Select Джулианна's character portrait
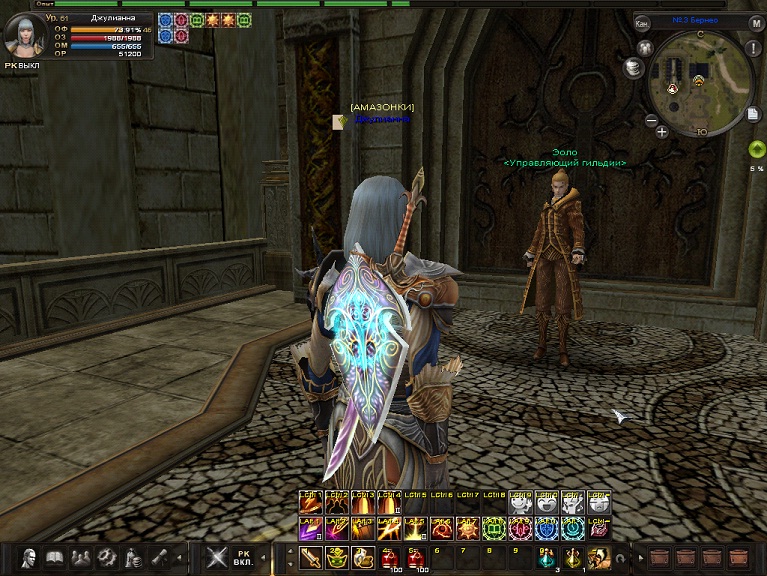Image resolution: width=767 pixels, height=576 pixels. [x=22, y=37]
